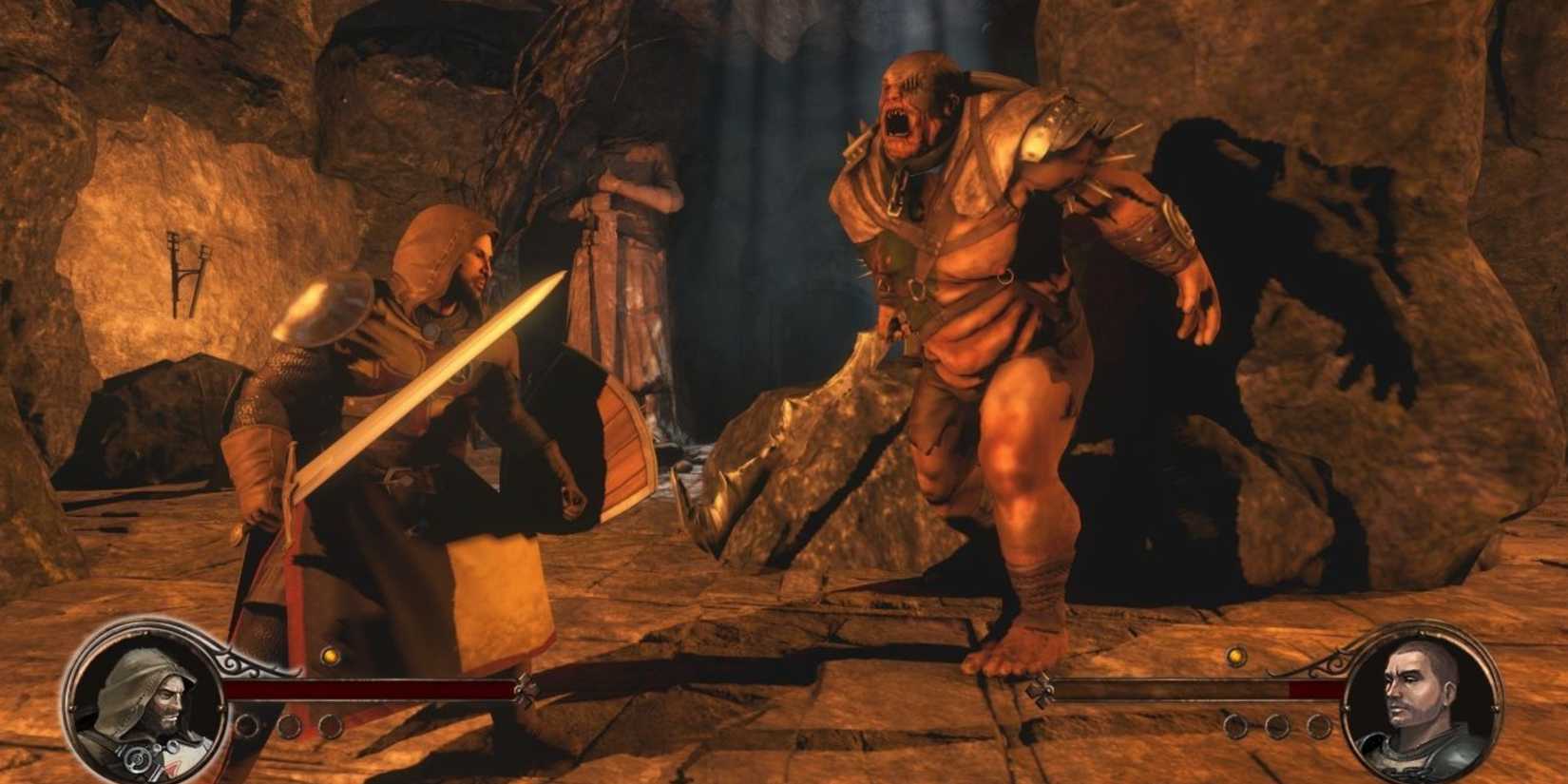Click the yellow orb above the right health bar

(1235, 658)
